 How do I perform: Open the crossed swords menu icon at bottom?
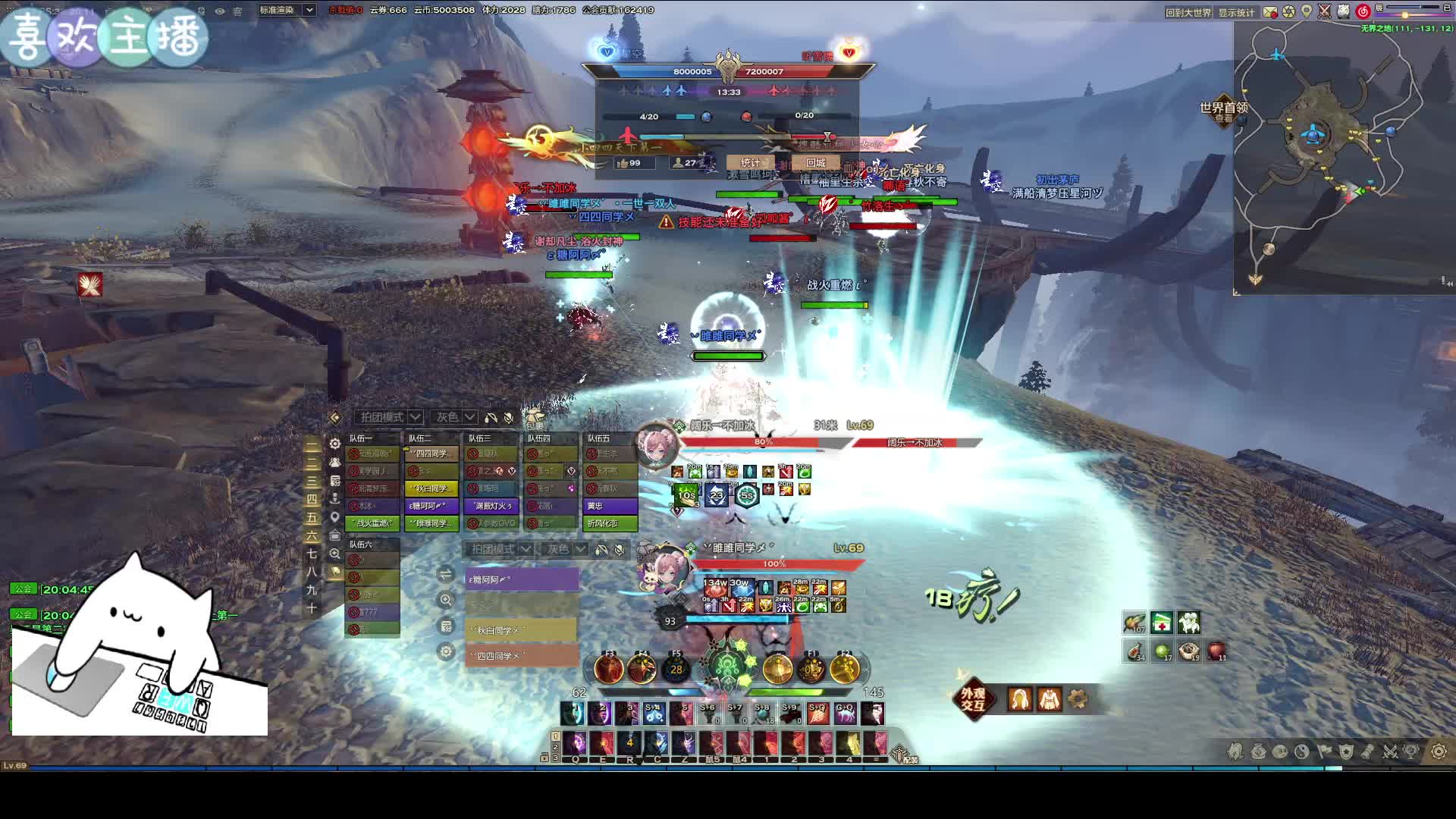(1390, 752)
